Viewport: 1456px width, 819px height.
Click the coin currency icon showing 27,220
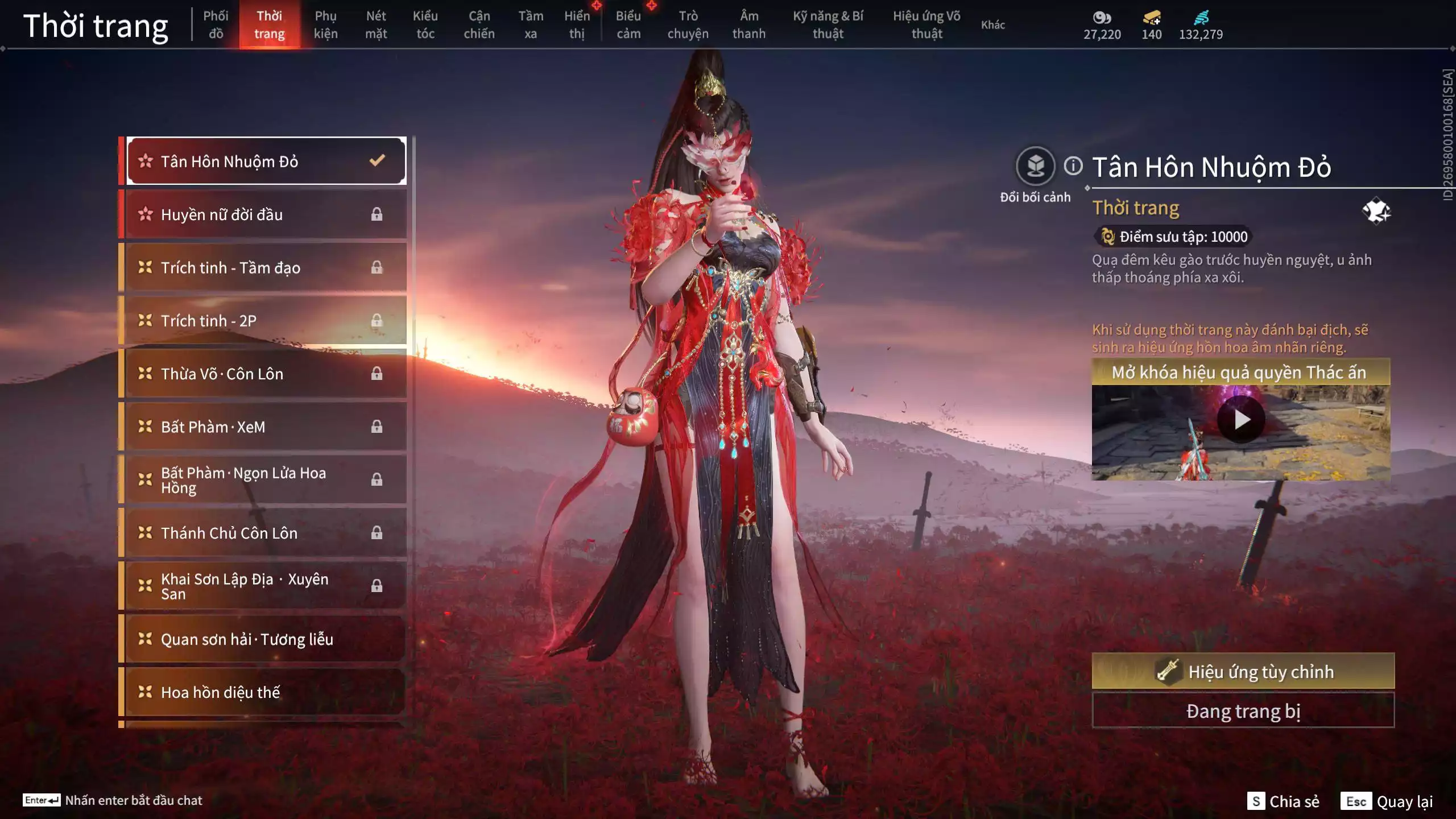(x=1102, y=19)
